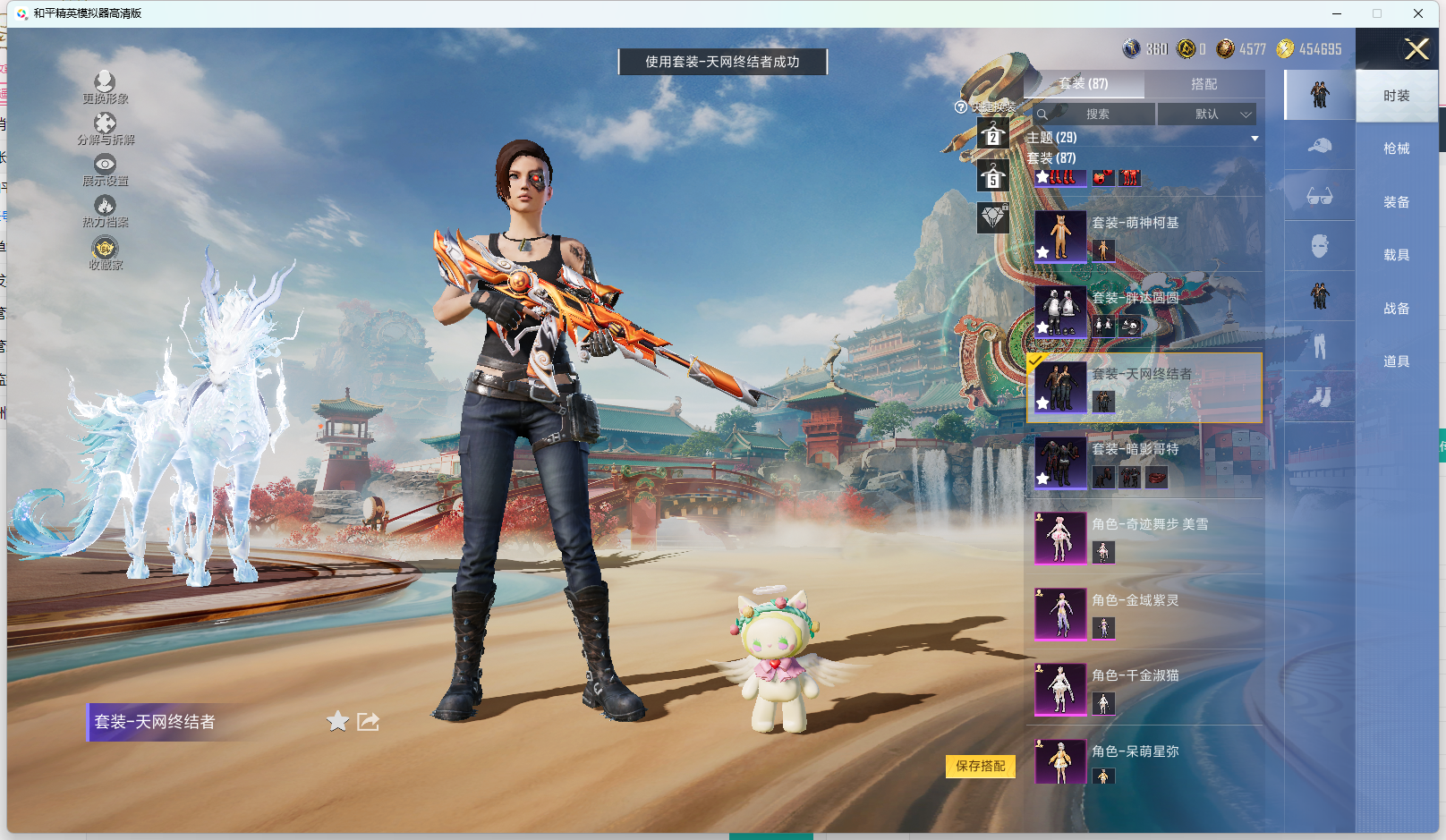Favorite the outfit with the star icon

click(337, 721)
